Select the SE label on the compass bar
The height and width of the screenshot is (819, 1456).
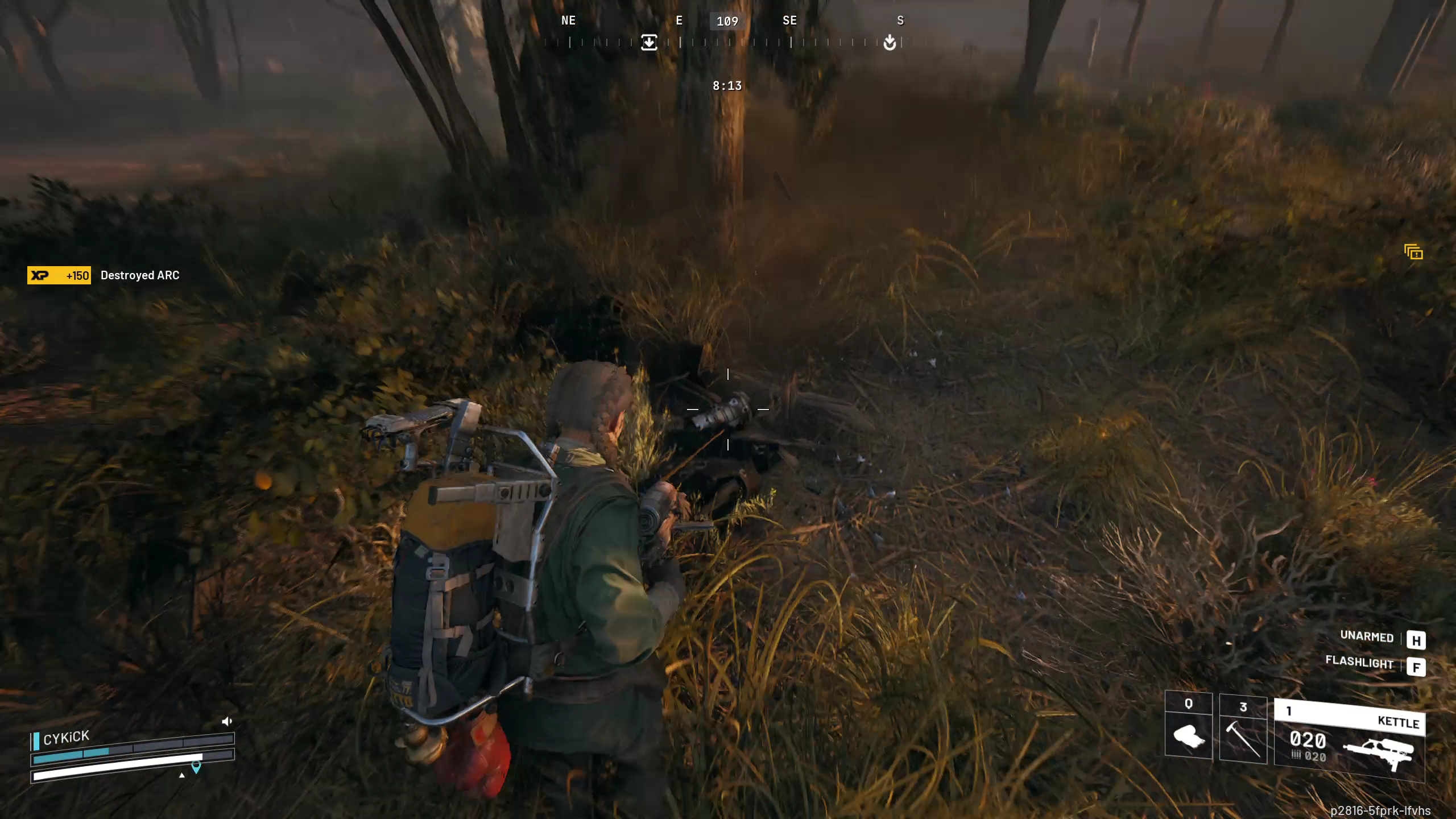click(790, 21)
